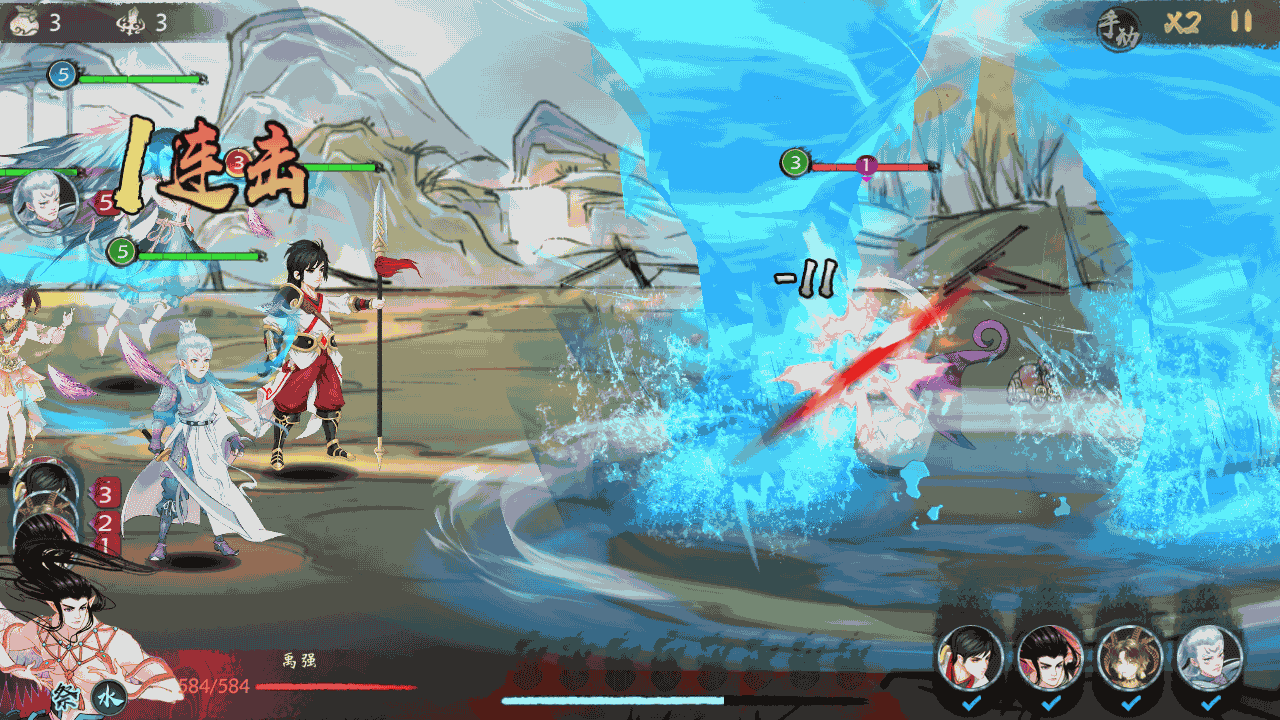Image resolution: width=1280 pixels, height=720 pixels.
Task: Toggle the X2 battle speed
Action: point(1181,23)
